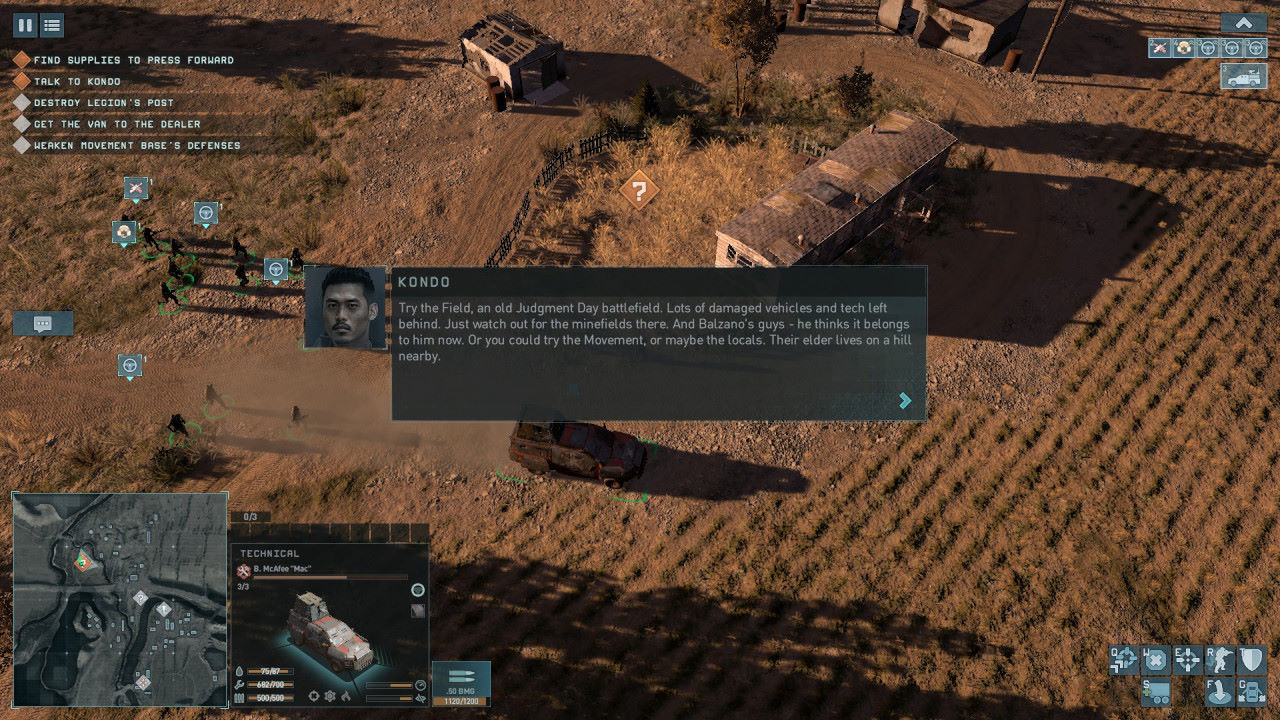Viewport: 1280px width, 720px height.
Task: Select the 'Talk to Kondo' objective
Action: click(77, 82)
